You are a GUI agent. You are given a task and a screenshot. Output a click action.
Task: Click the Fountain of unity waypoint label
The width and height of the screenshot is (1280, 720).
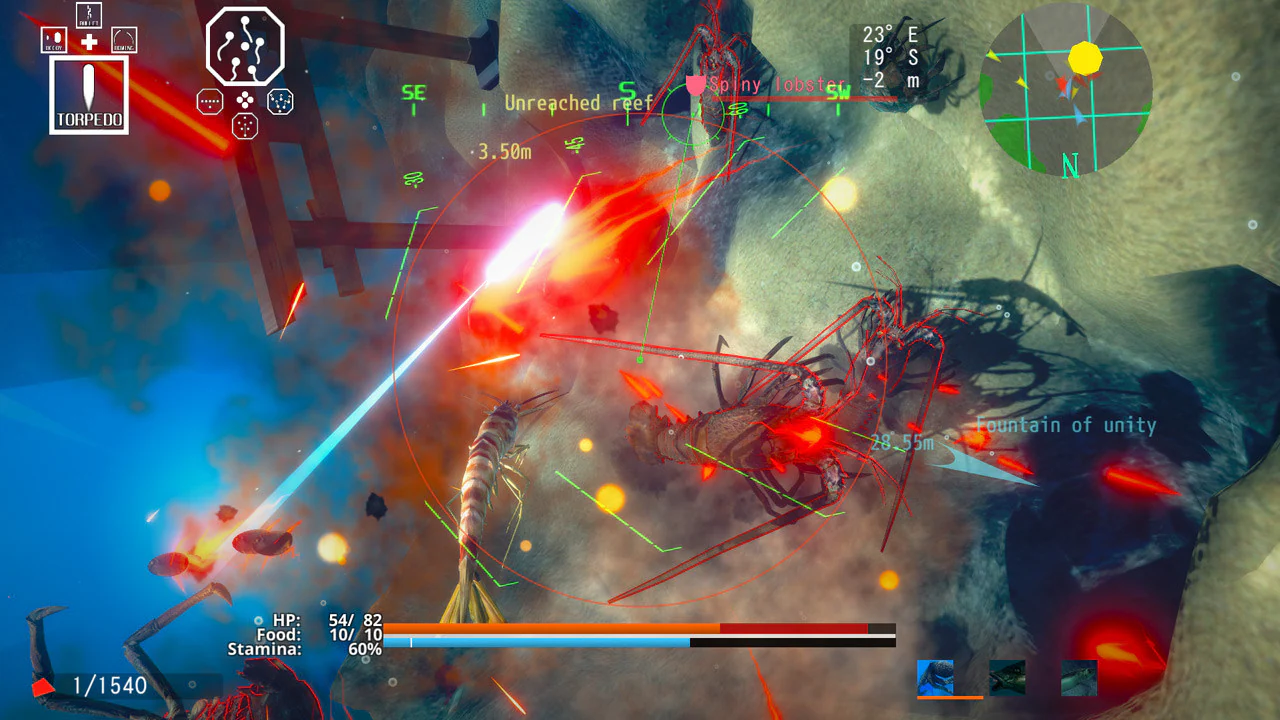pyautogui.click(x=1065, y=425)
